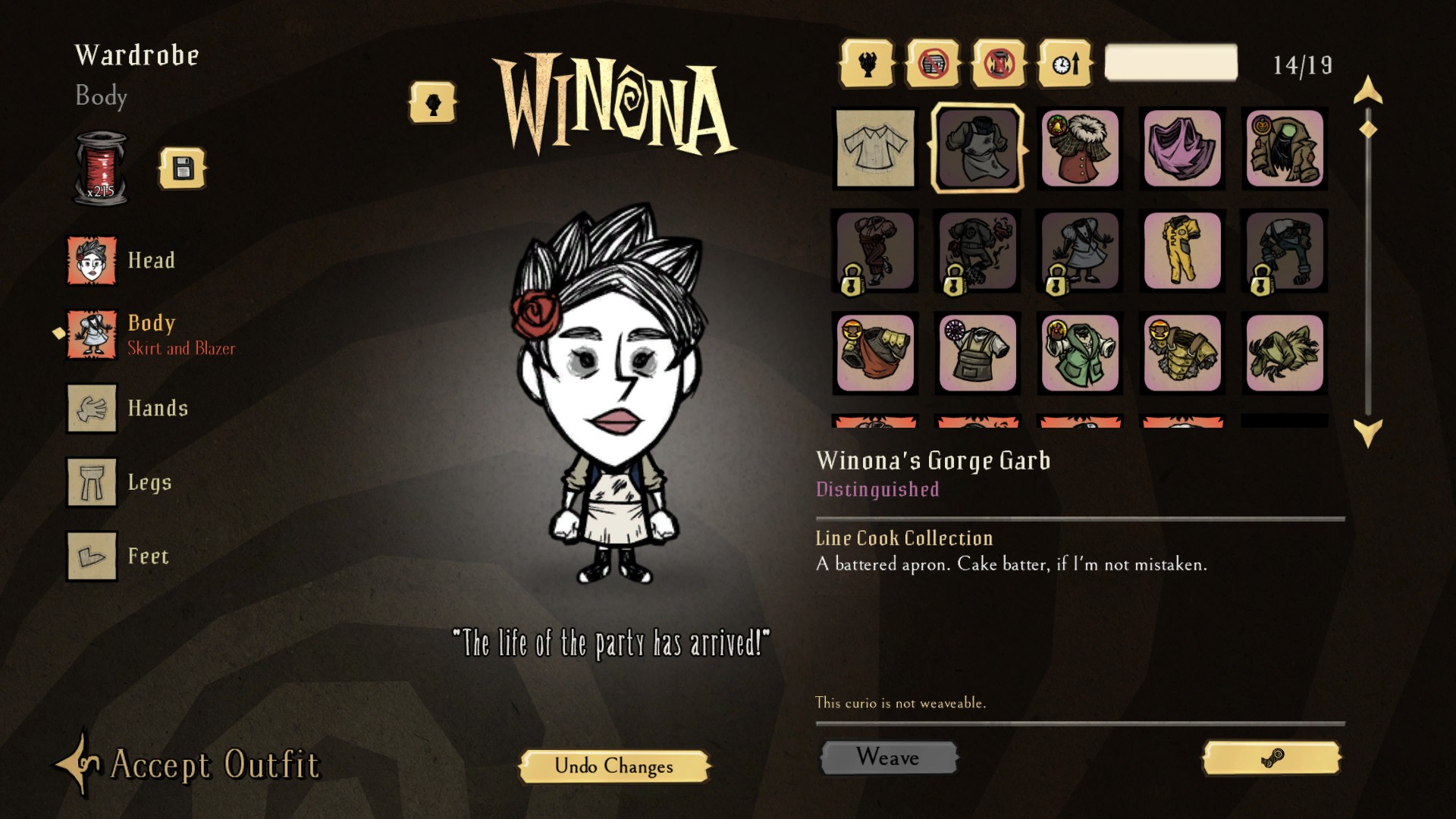Viewport: 1456px width, 819px height.
Task: Choose the yellow jumpsuit skin
Action: point(1182,250)
